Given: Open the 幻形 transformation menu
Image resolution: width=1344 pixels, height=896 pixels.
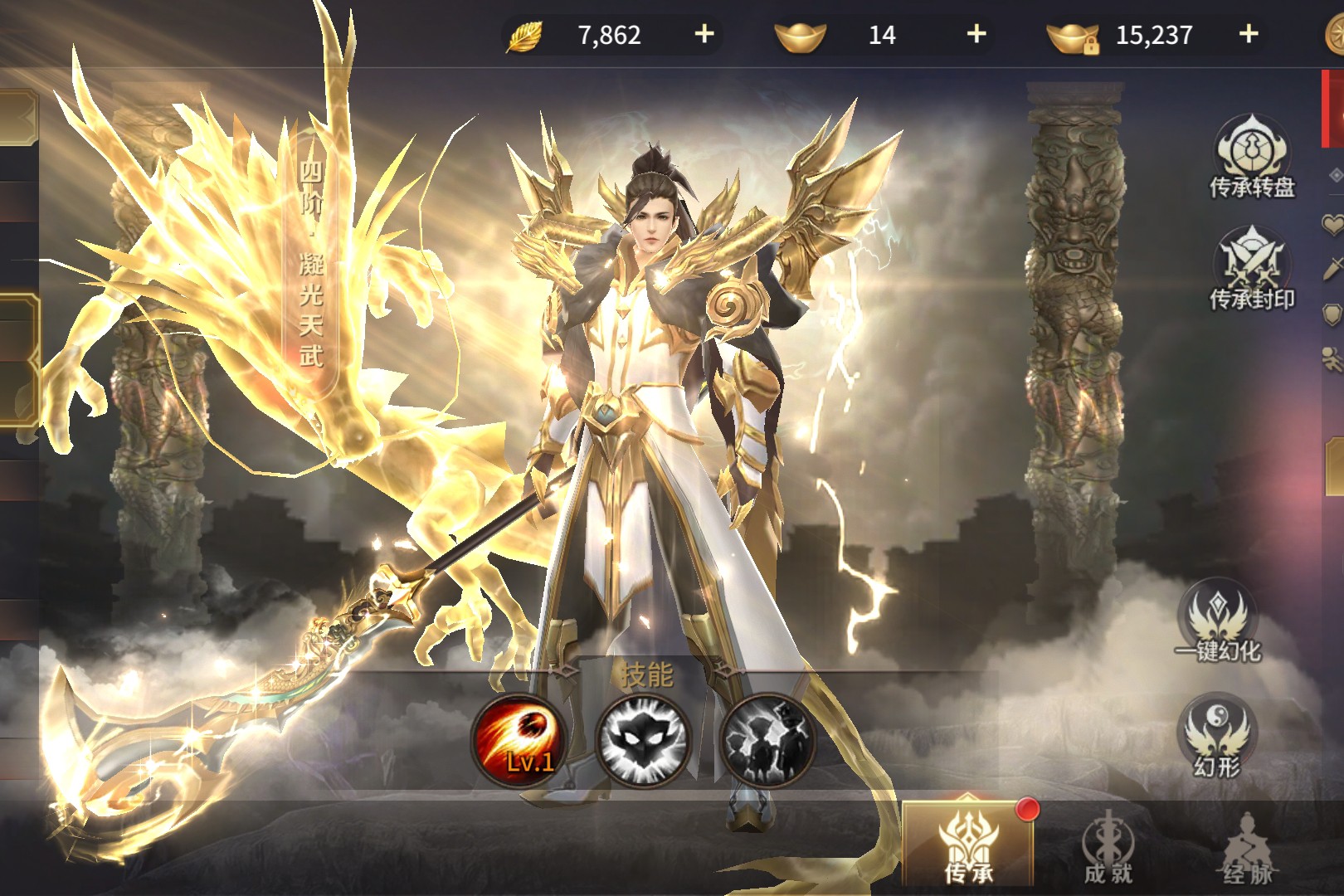Looking at the screenshot, I should click(1217, 737).
